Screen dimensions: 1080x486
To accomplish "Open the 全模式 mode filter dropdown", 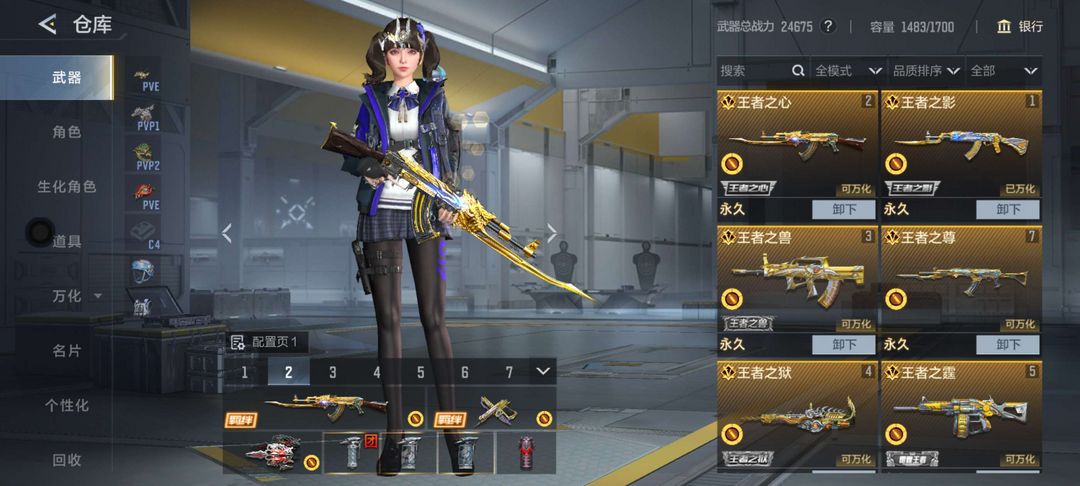I will pos(847,71).
